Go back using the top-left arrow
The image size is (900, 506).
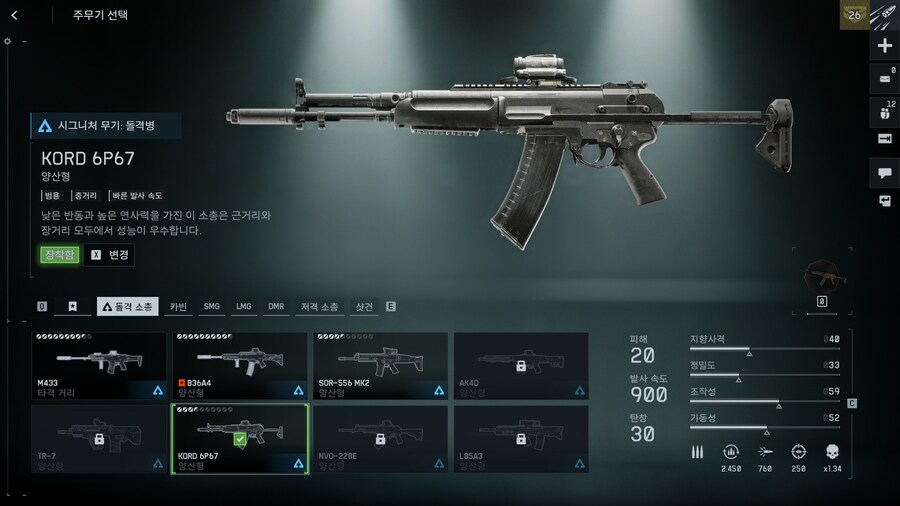pyautogui.click(x=14, y=15)
